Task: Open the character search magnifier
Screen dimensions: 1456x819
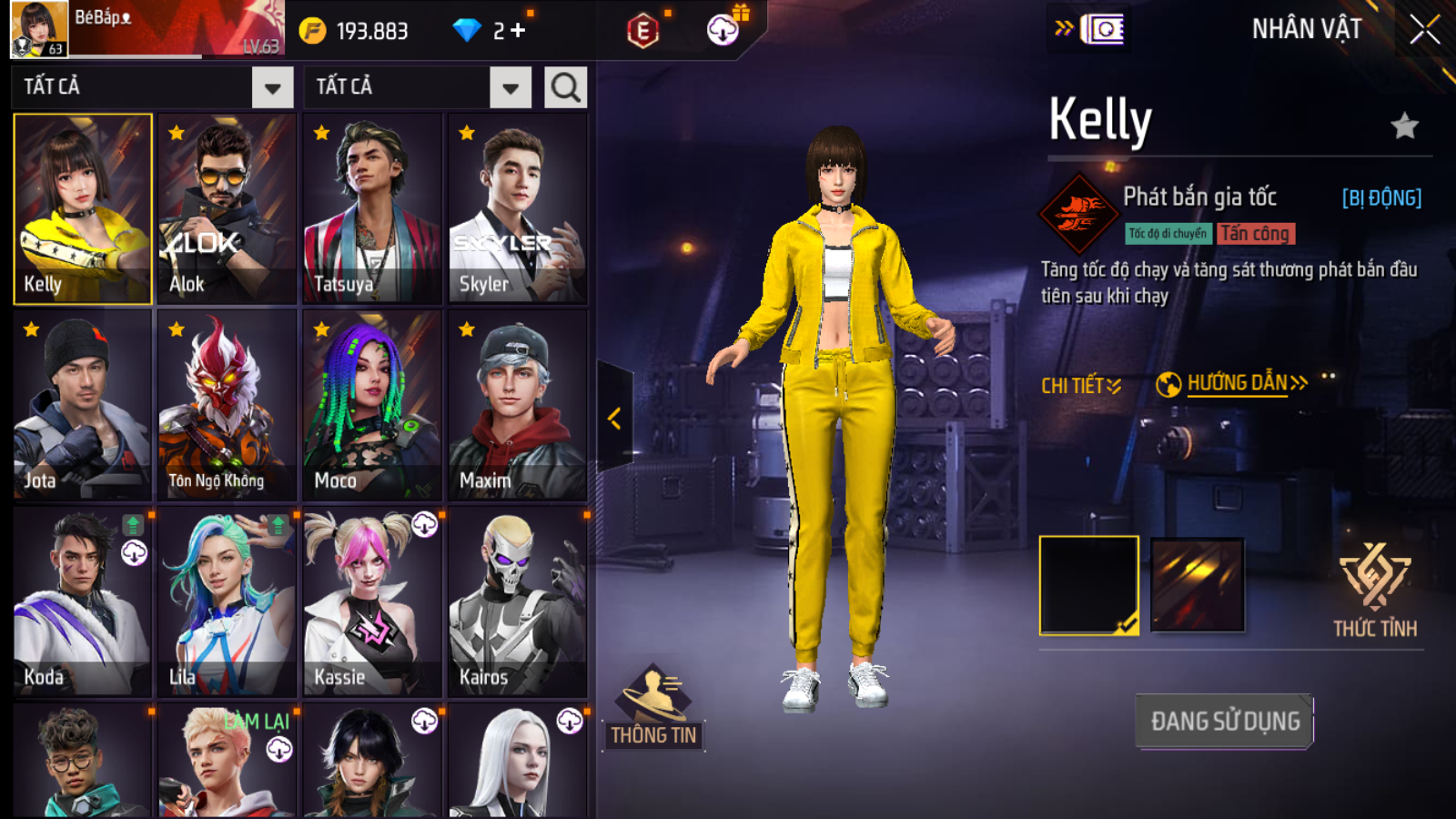Action: (565, 87)
